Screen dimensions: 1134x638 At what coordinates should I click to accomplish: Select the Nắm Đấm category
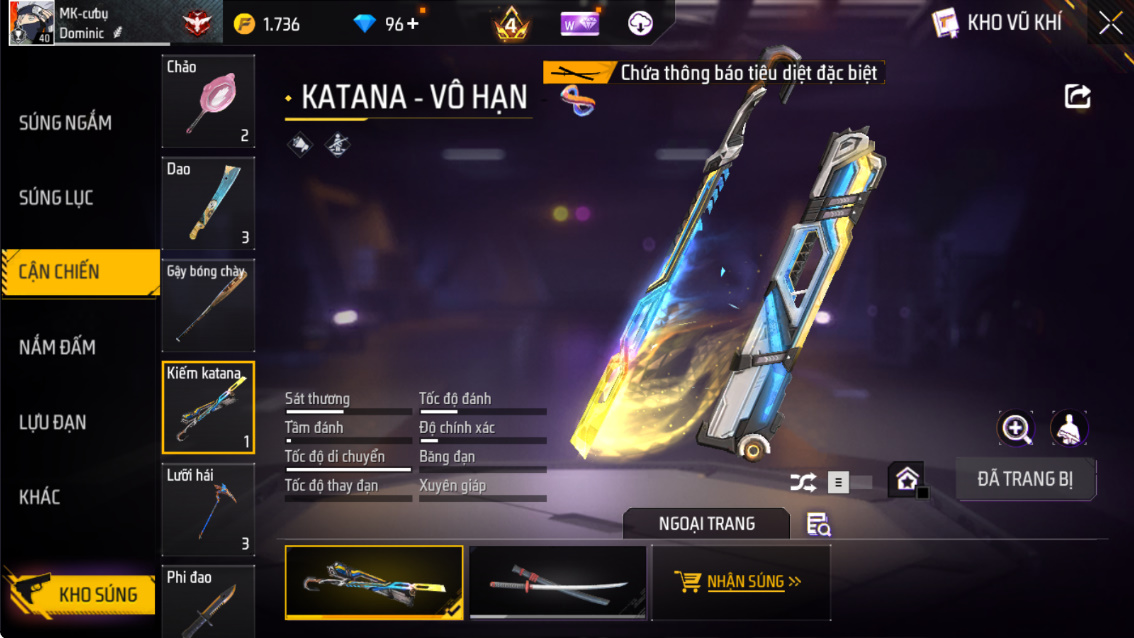coord(58,347)
